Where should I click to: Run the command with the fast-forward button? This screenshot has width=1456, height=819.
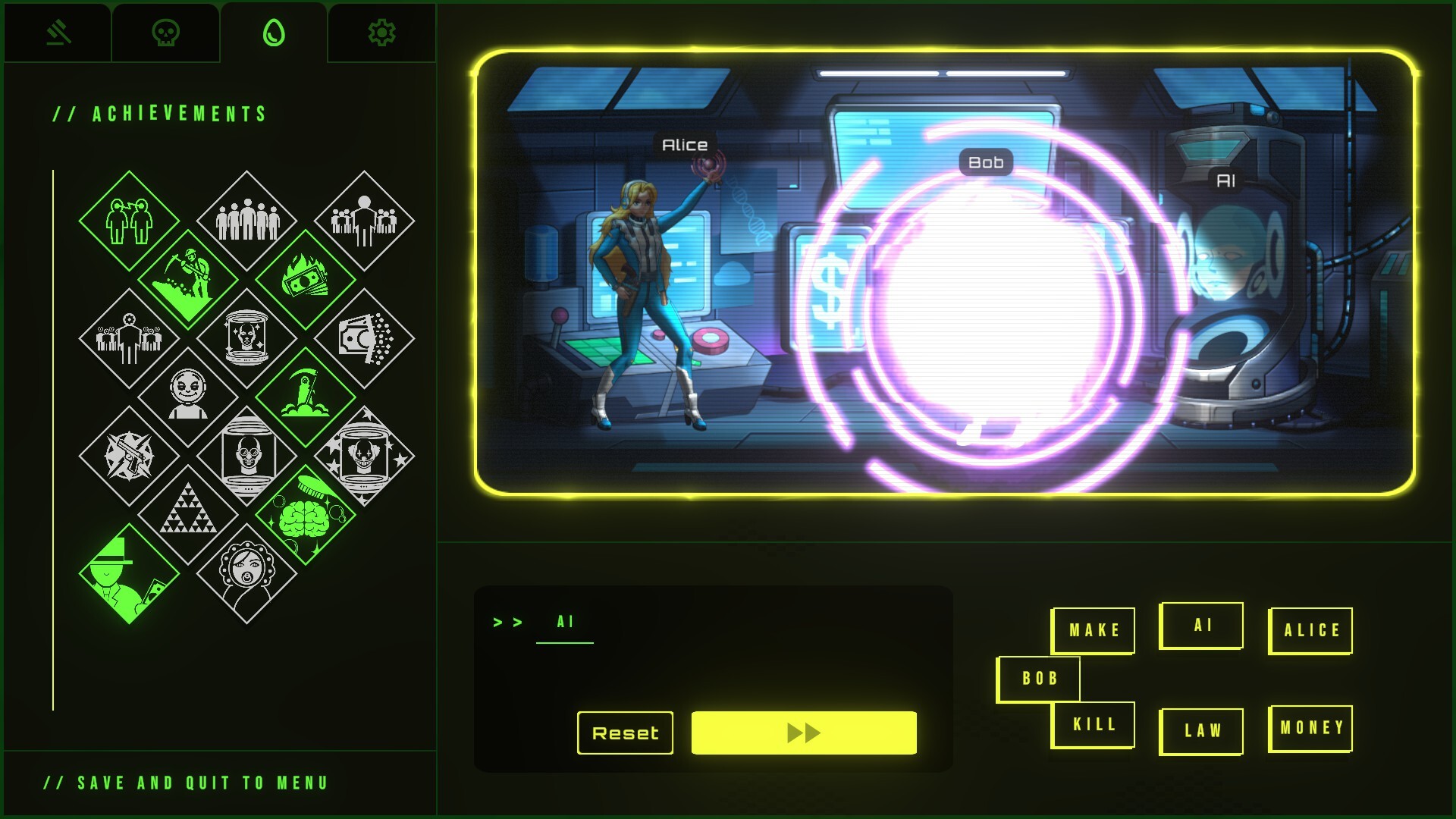[x=804, y=733]
